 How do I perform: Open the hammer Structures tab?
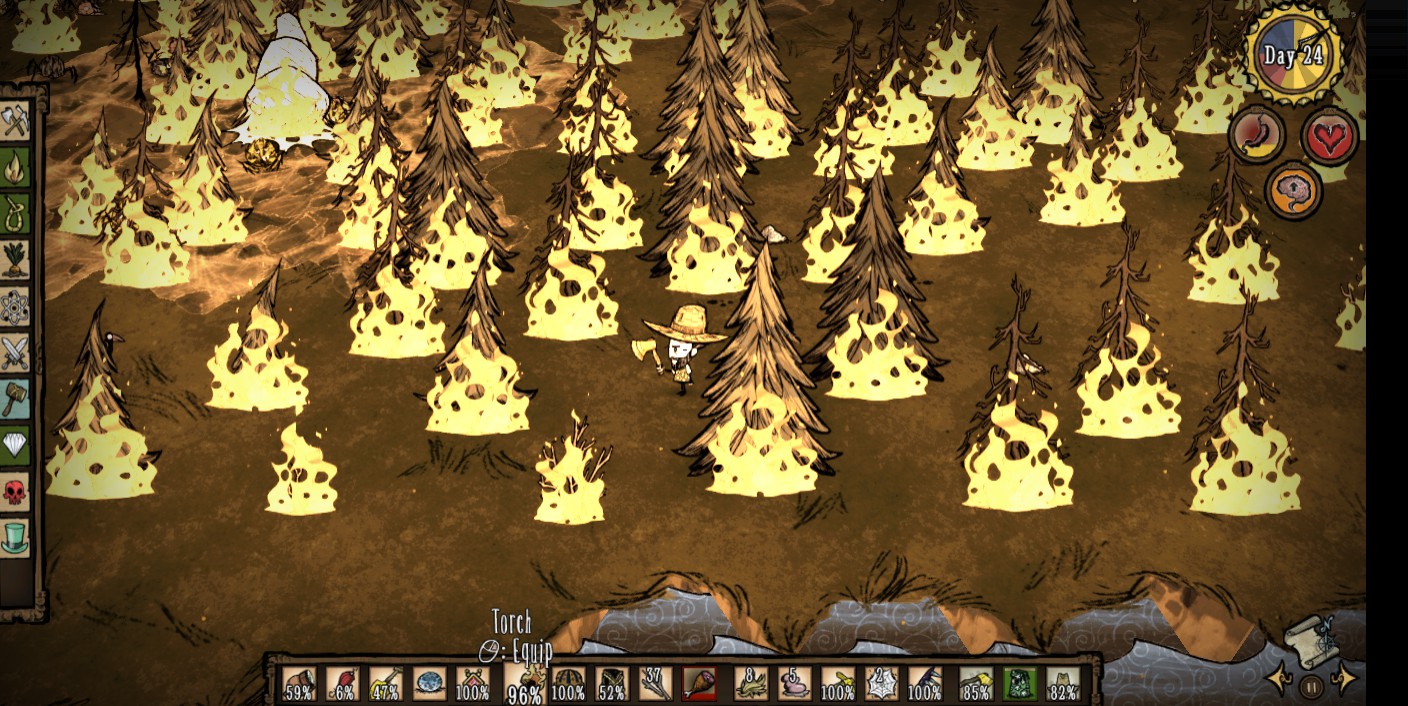point(15,399)
